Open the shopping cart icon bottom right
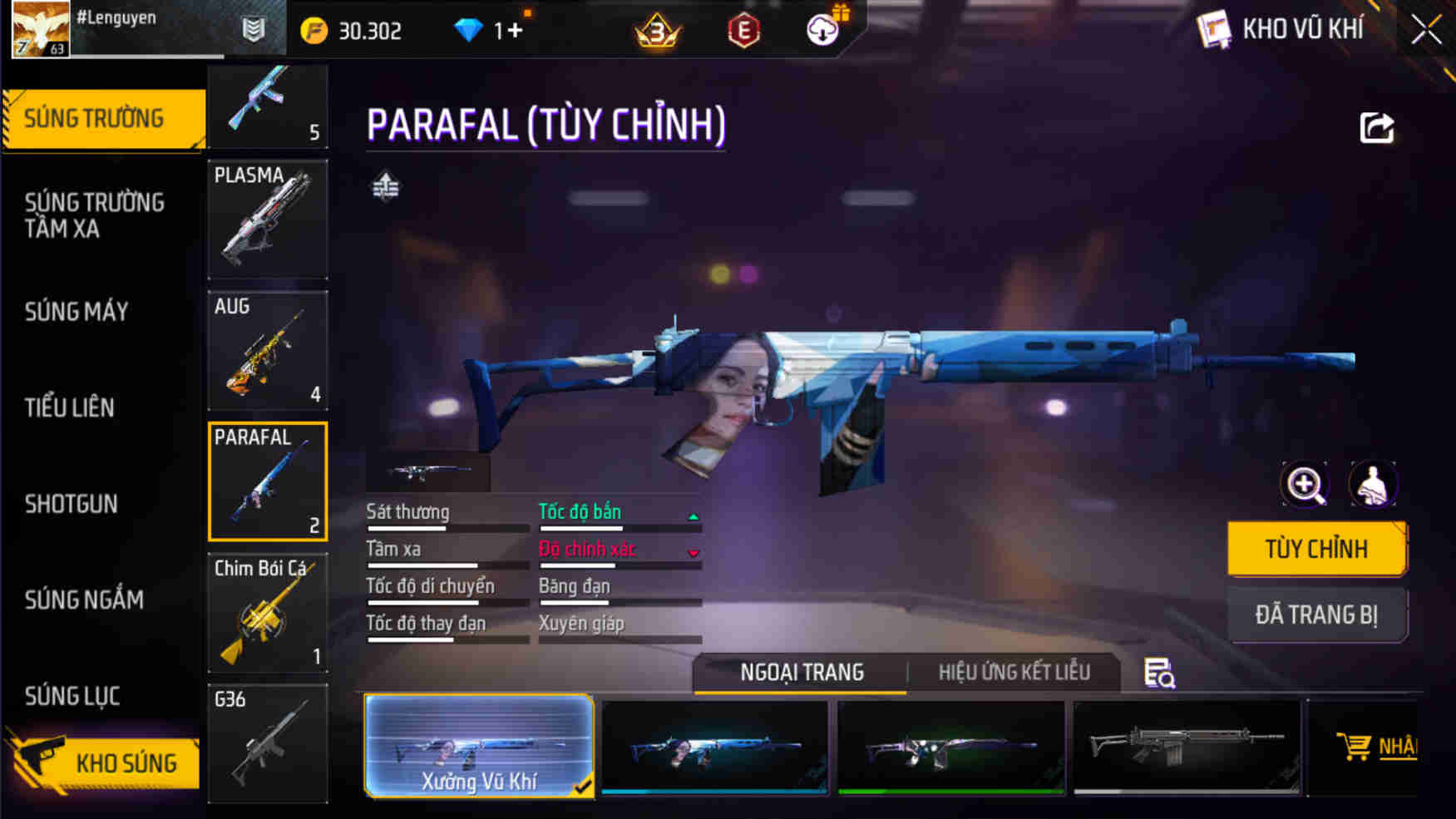1456x819 pixels. [x=1357, y=745]
